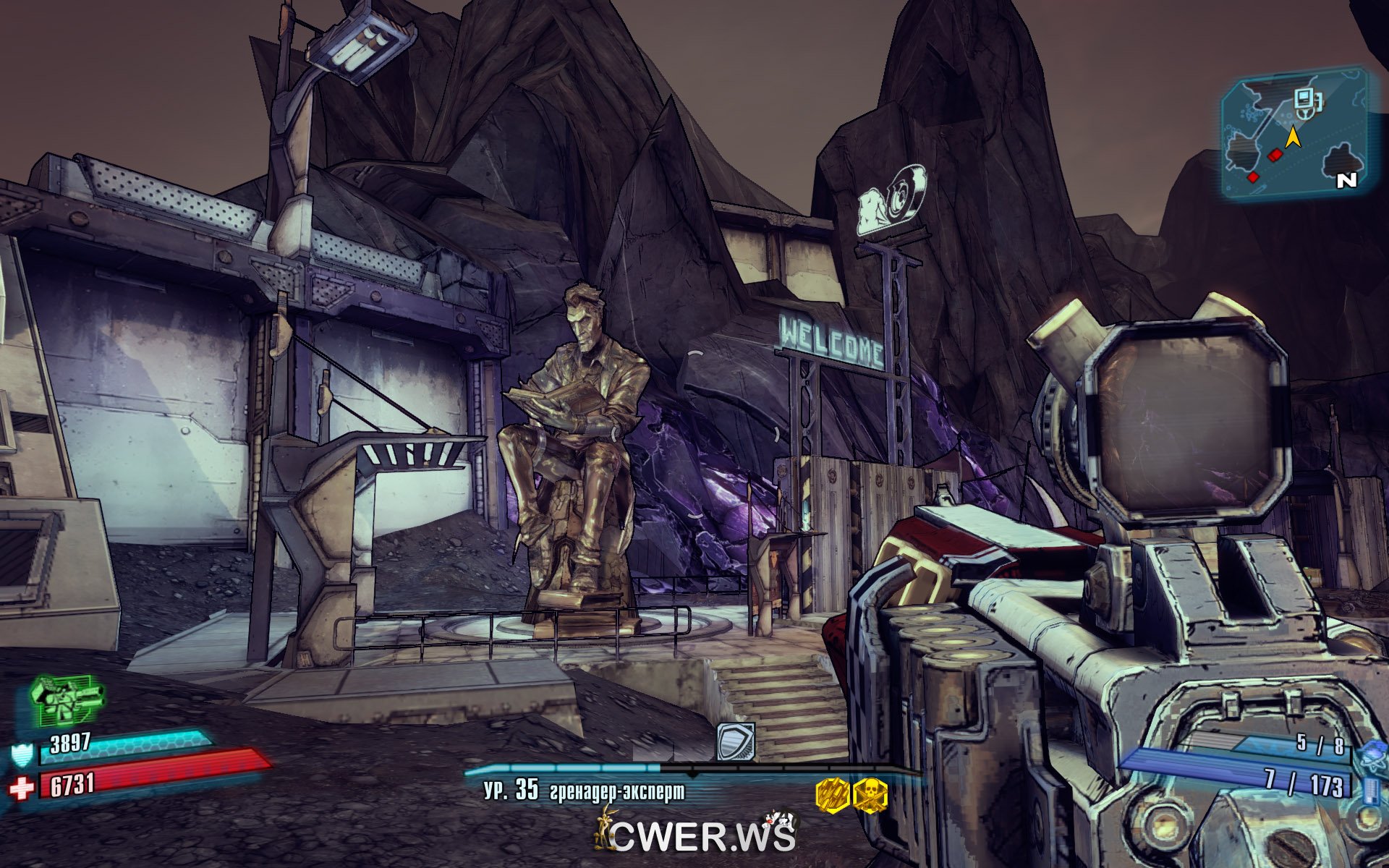Select the Catch-A-Ride station marker on minimap

1307,102
